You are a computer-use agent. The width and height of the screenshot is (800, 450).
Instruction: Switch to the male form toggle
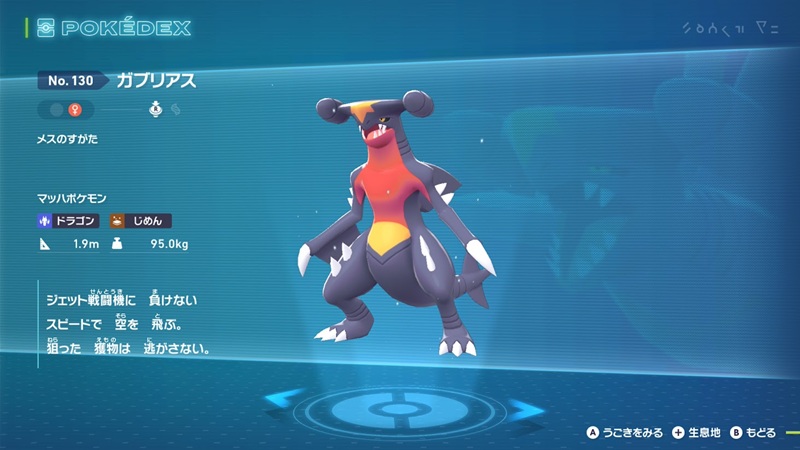[x=55, y=110]
